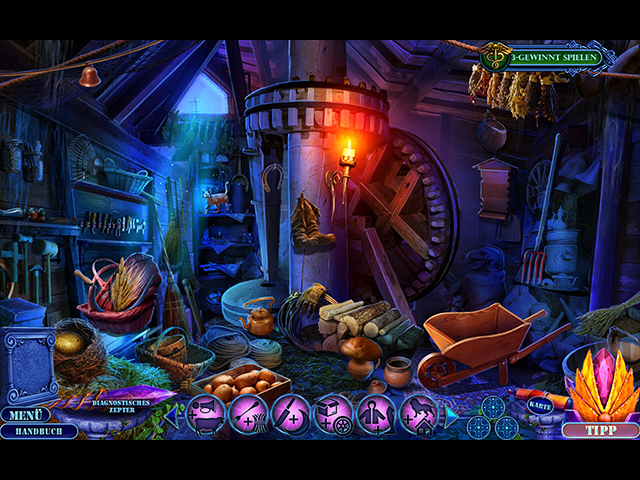
Task: Click the left arrow of the item list
Action: click(x=173, y=414)
